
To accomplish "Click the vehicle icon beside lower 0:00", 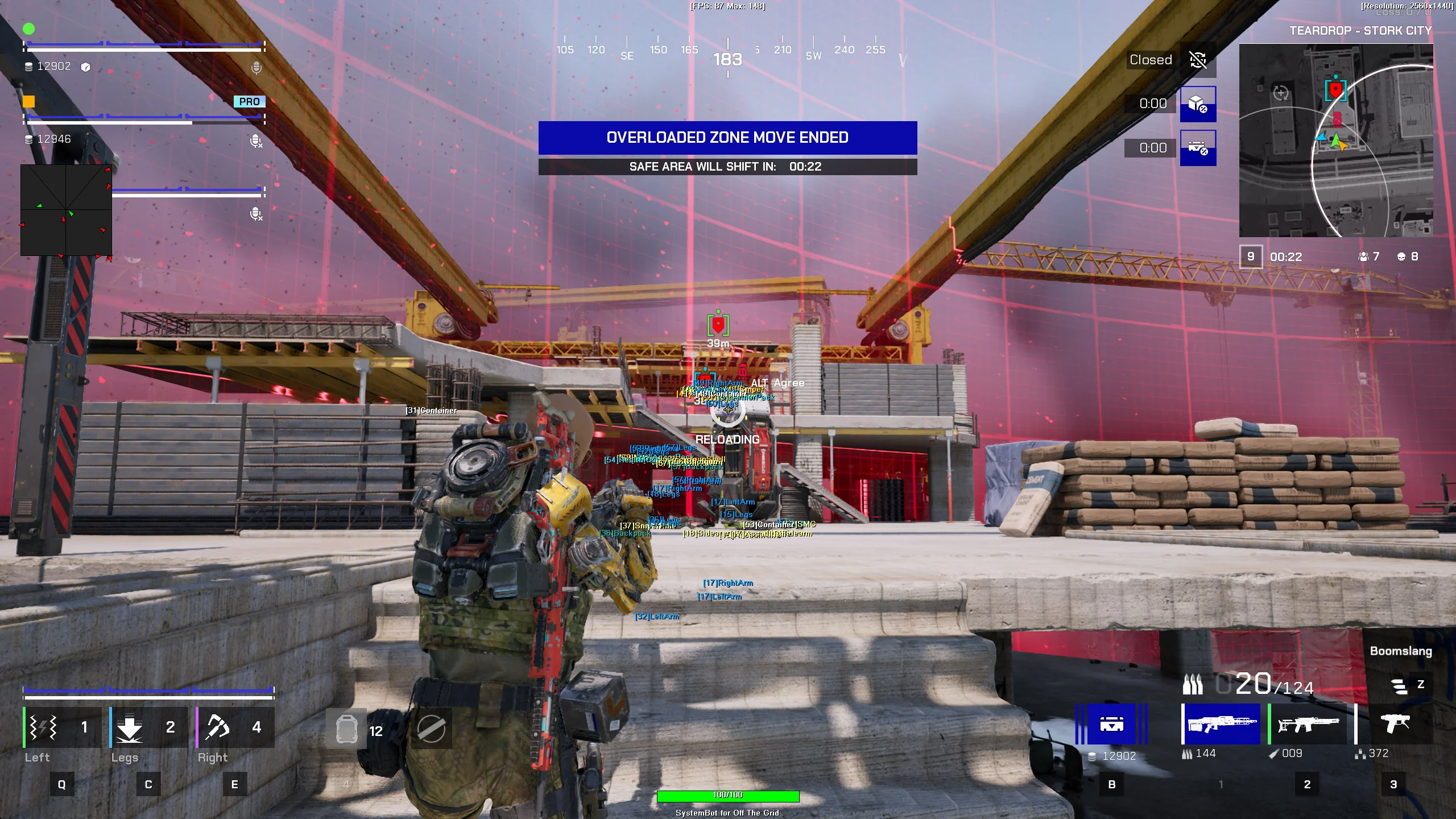I will coord(1198,148).
